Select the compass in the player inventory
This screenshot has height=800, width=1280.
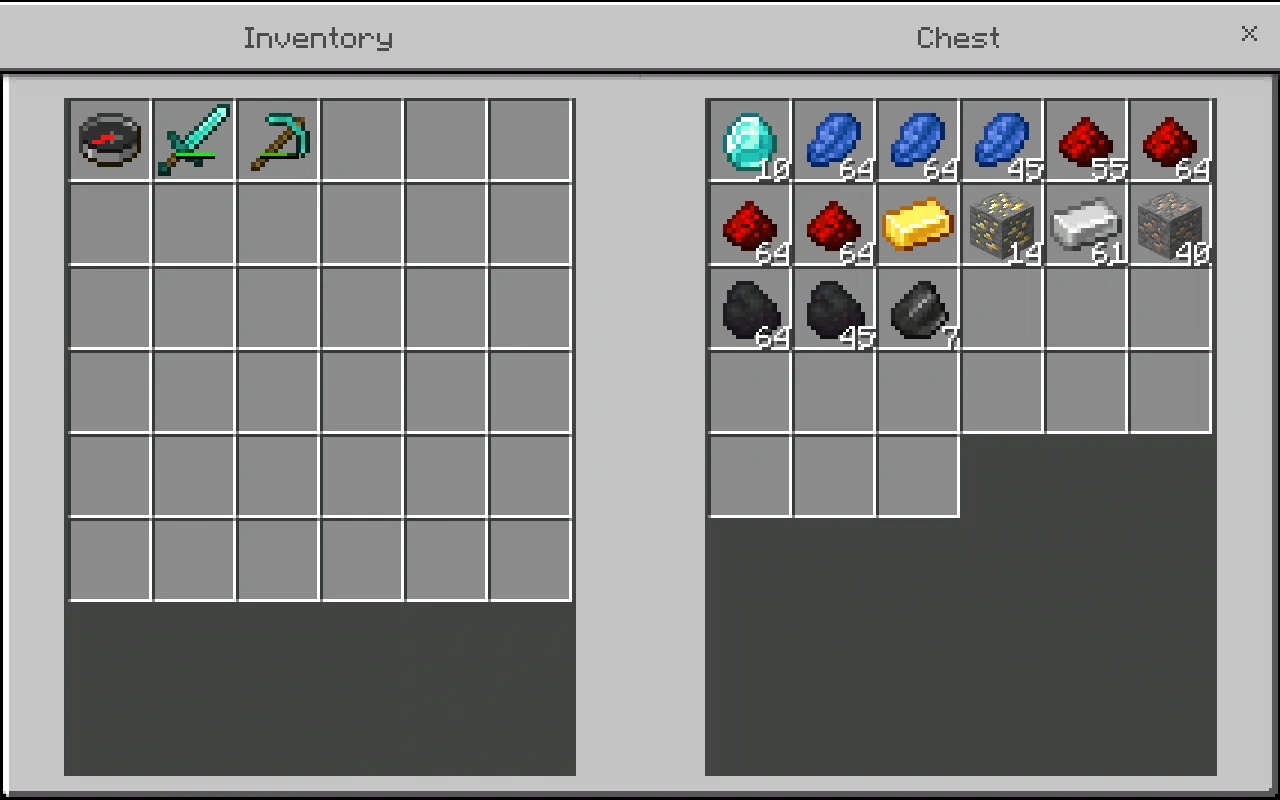coord(108,140)
